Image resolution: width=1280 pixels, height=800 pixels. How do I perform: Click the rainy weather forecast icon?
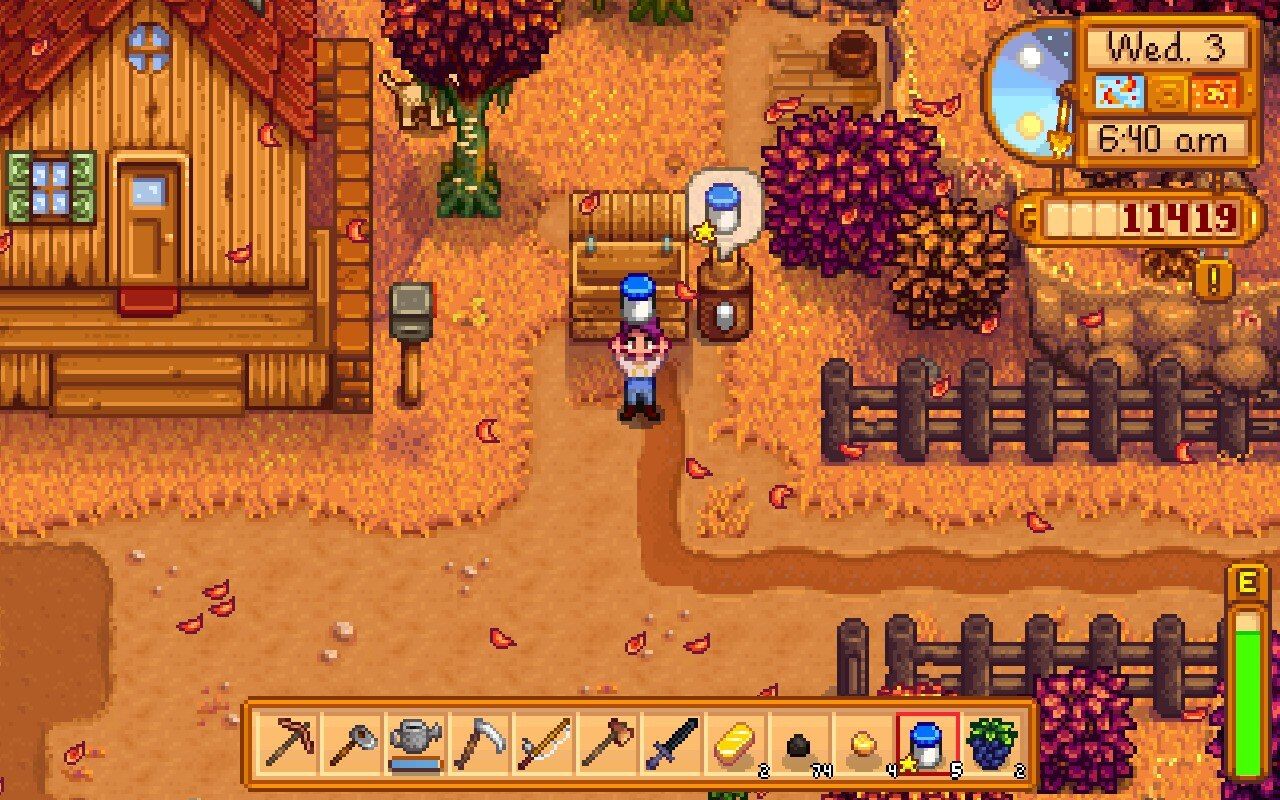click(x=1119, y=92)
